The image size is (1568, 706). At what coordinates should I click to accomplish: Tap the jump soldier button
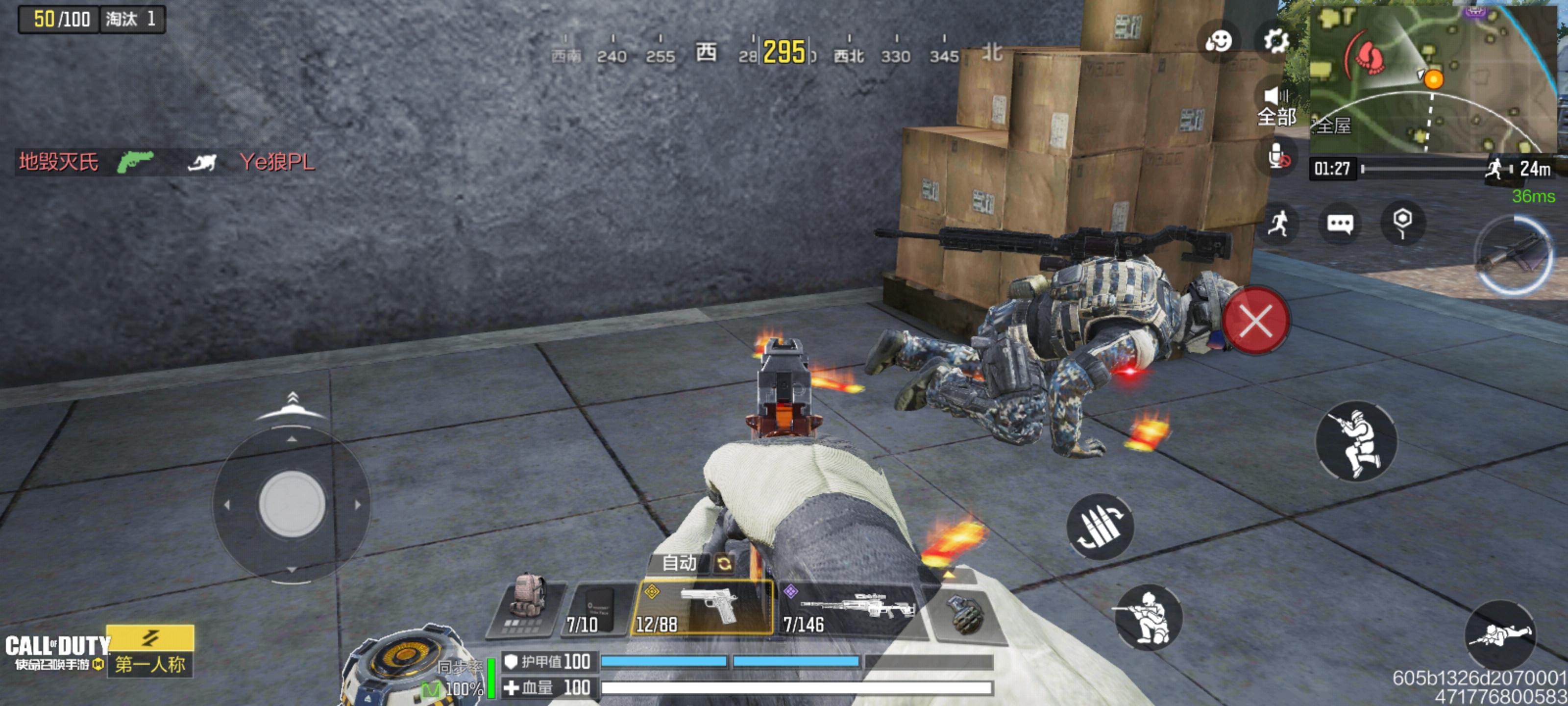pos(1357,441)
